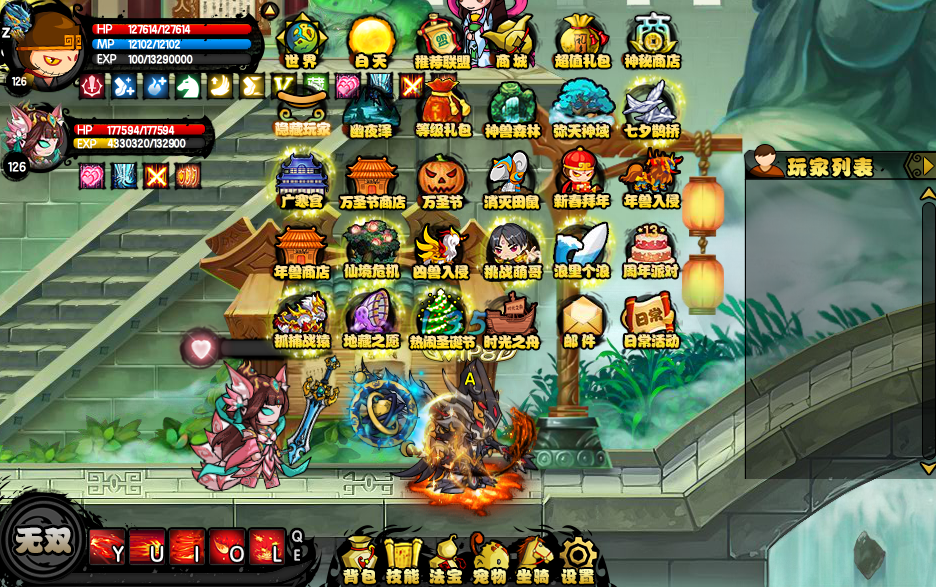The height and width of the screenshot is (587, 936).
Task: Open the 万圣节 pumpkin event
Action: [x=442, y=180]
